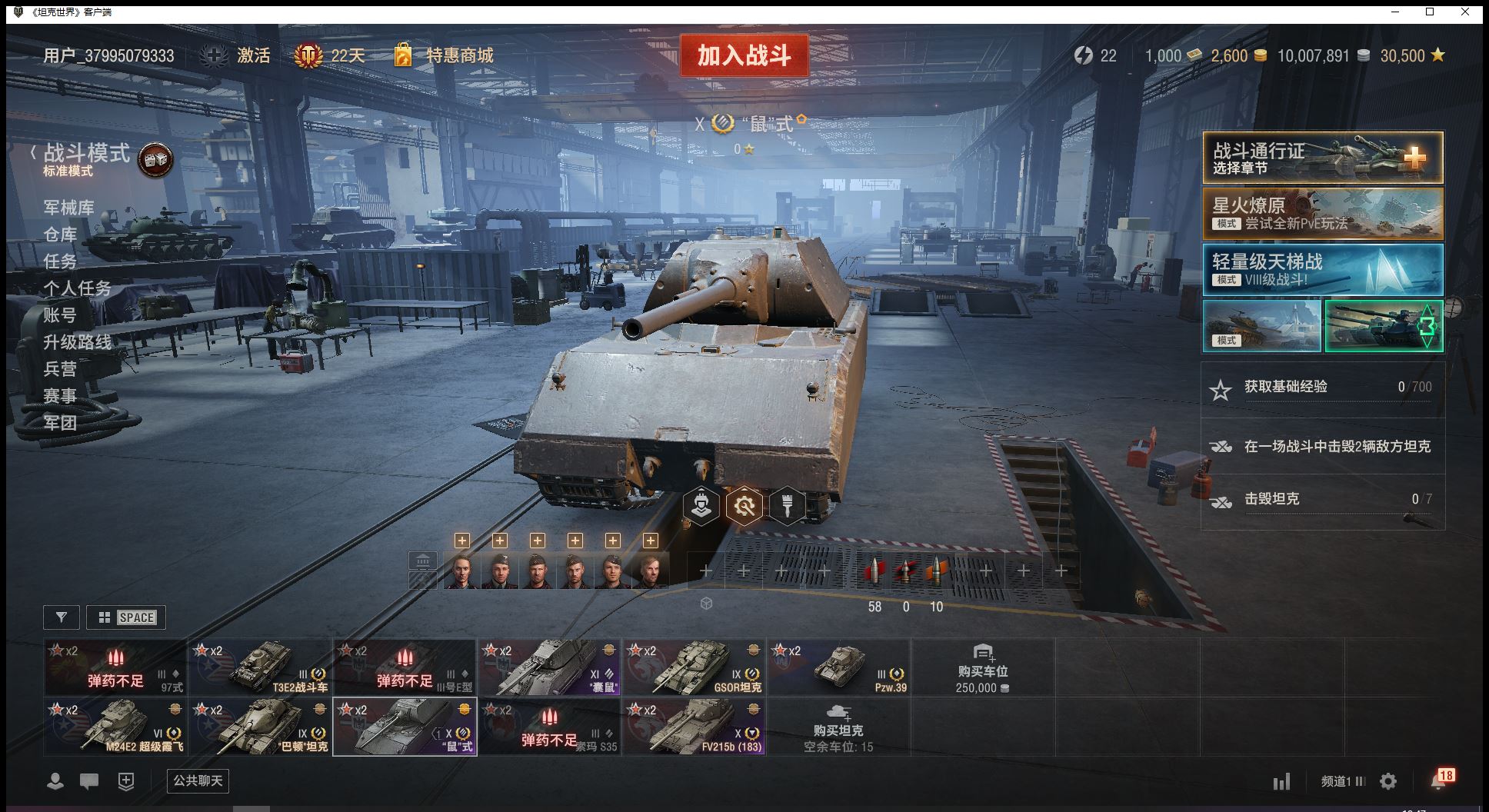This screenshot has width=1489, height=812.
Task: Open settings with the gear icon
Action: tap(1388, 782)
